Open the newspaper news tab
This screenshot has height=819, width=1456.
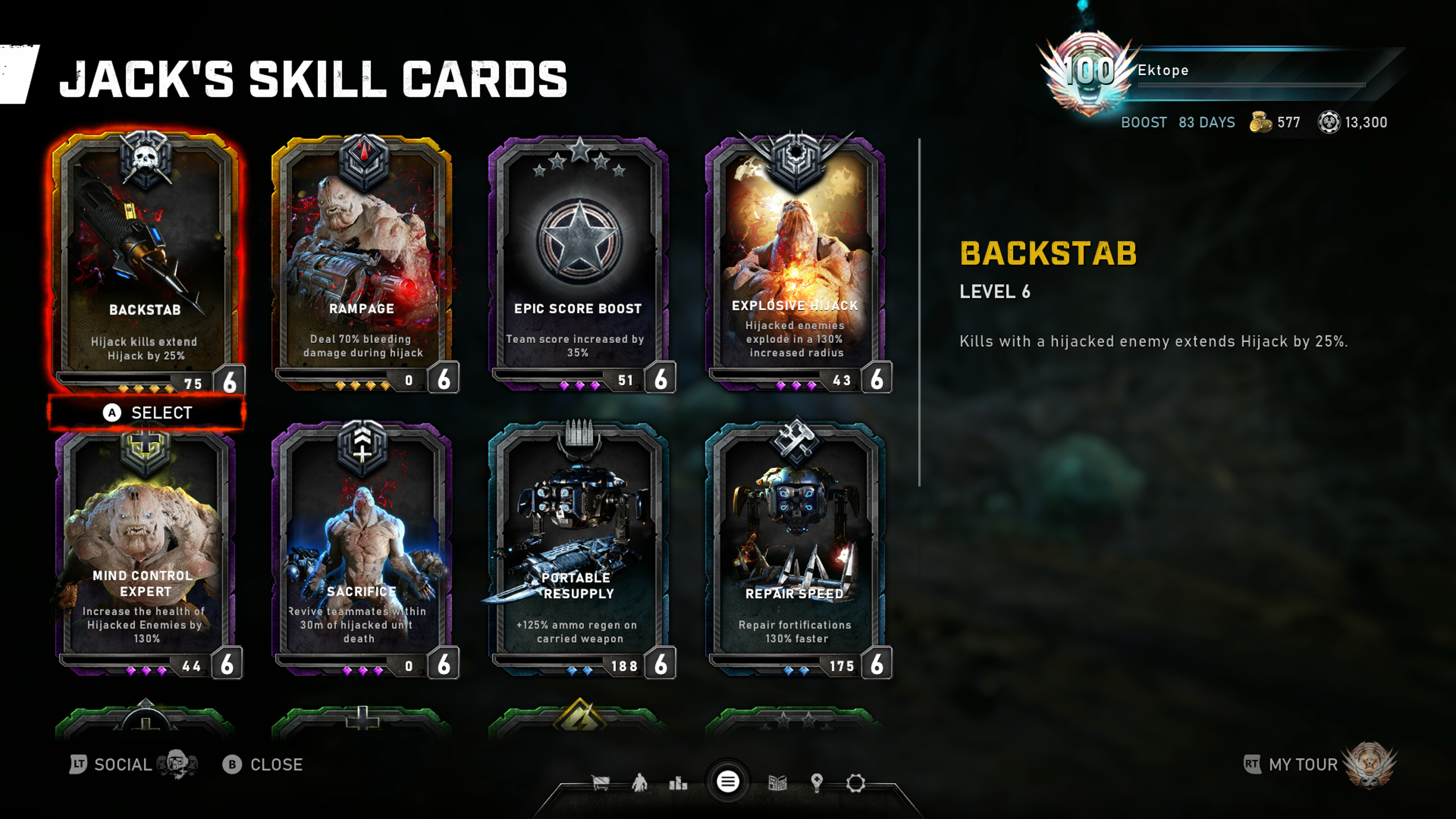[x=778, y=783]
